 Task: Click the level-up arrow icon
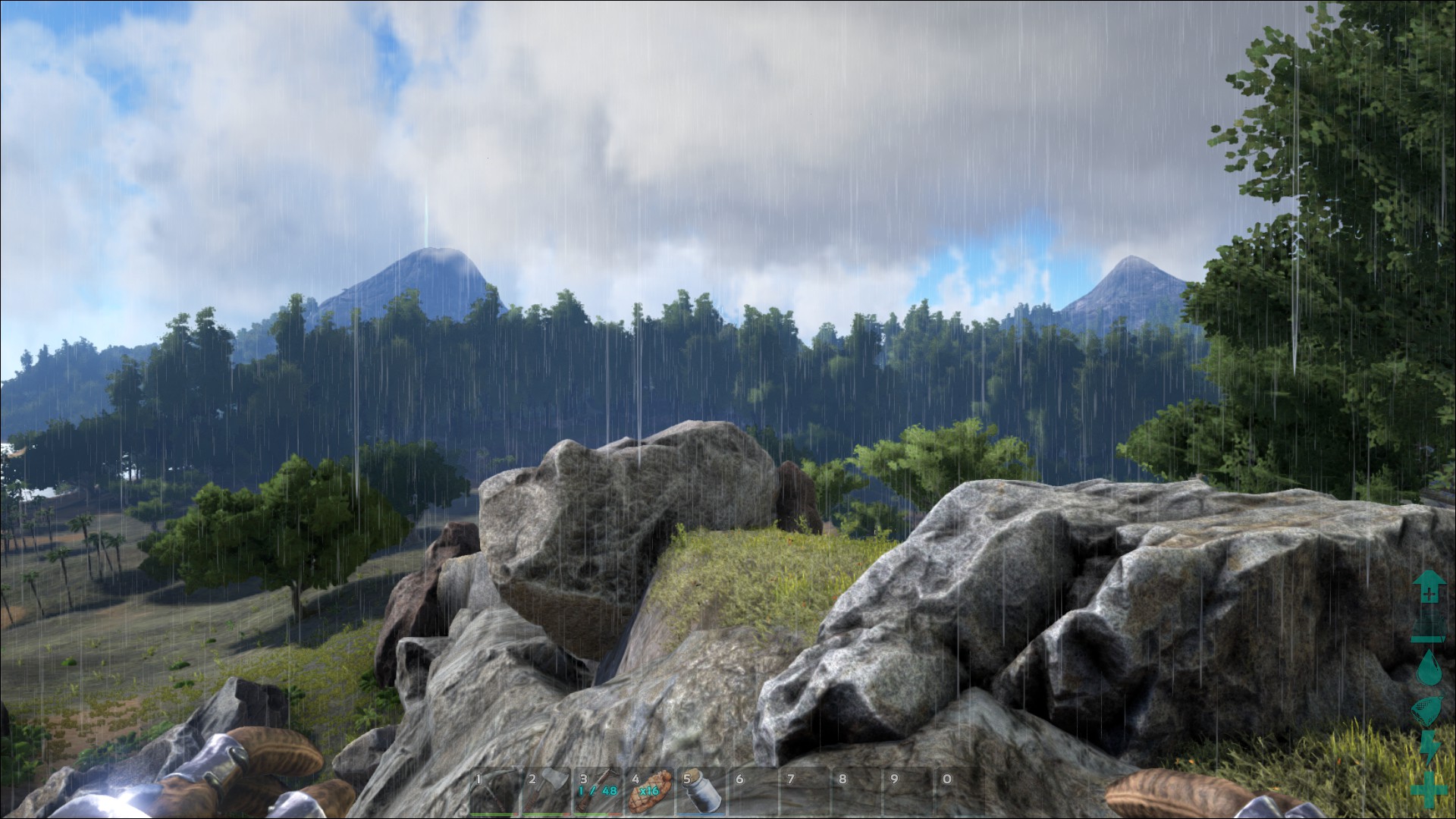pos(1428,587)
